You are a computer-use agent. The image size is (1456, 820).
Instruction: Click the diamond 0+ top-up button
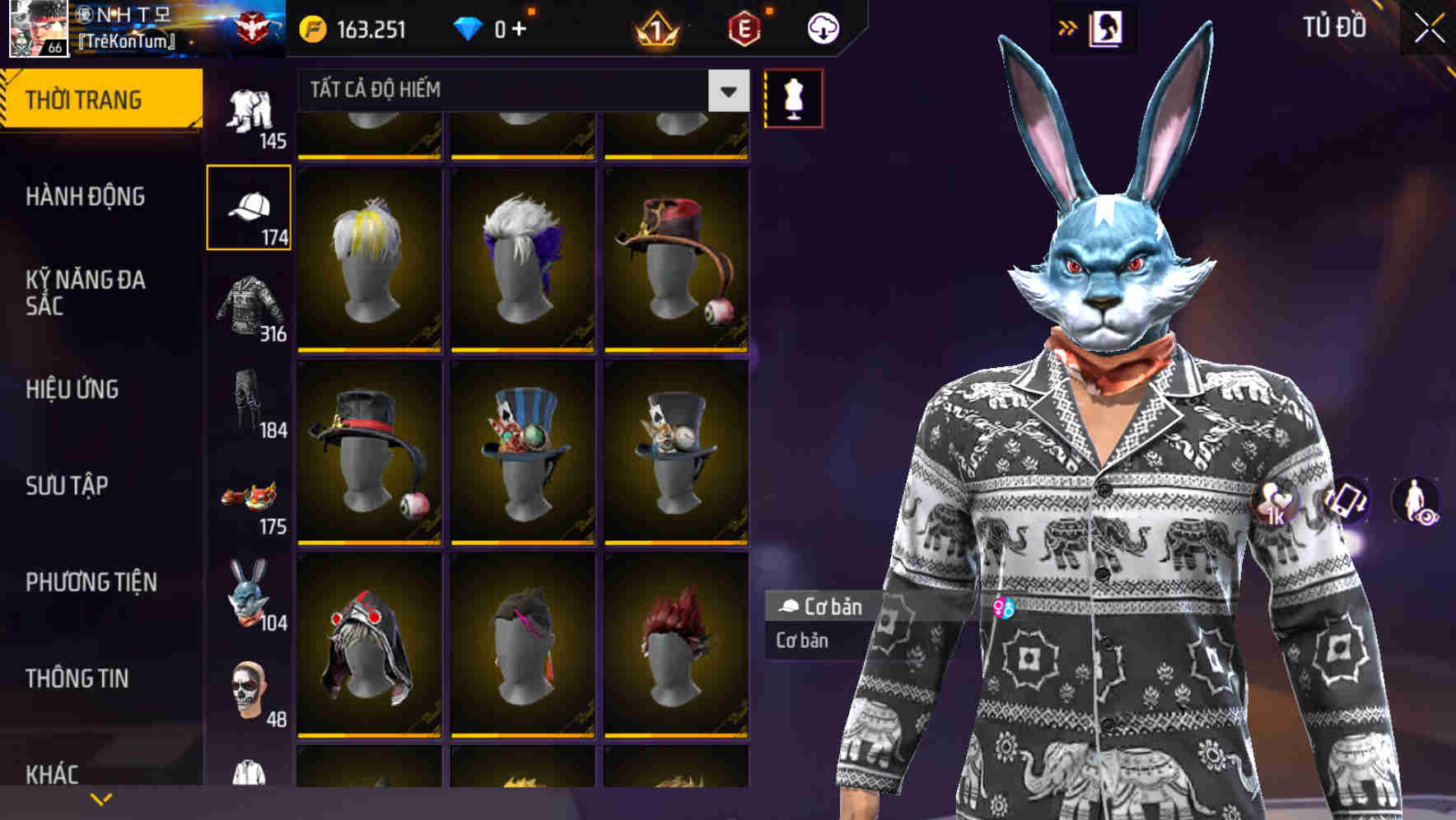496,27
